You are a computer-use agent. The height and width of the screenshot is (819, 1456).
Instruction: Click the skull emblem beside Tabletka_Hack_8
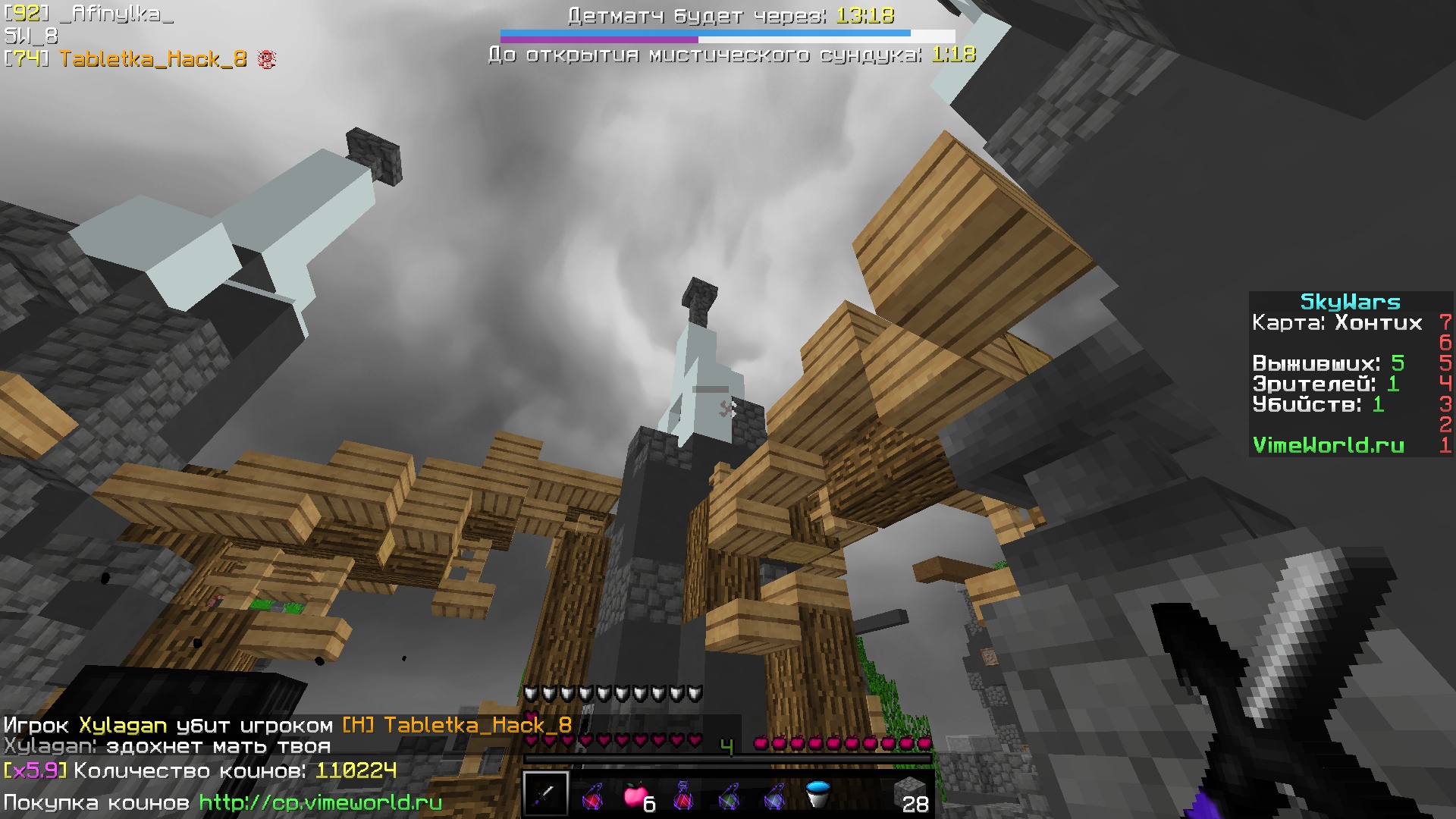click(x=265, y=58)
